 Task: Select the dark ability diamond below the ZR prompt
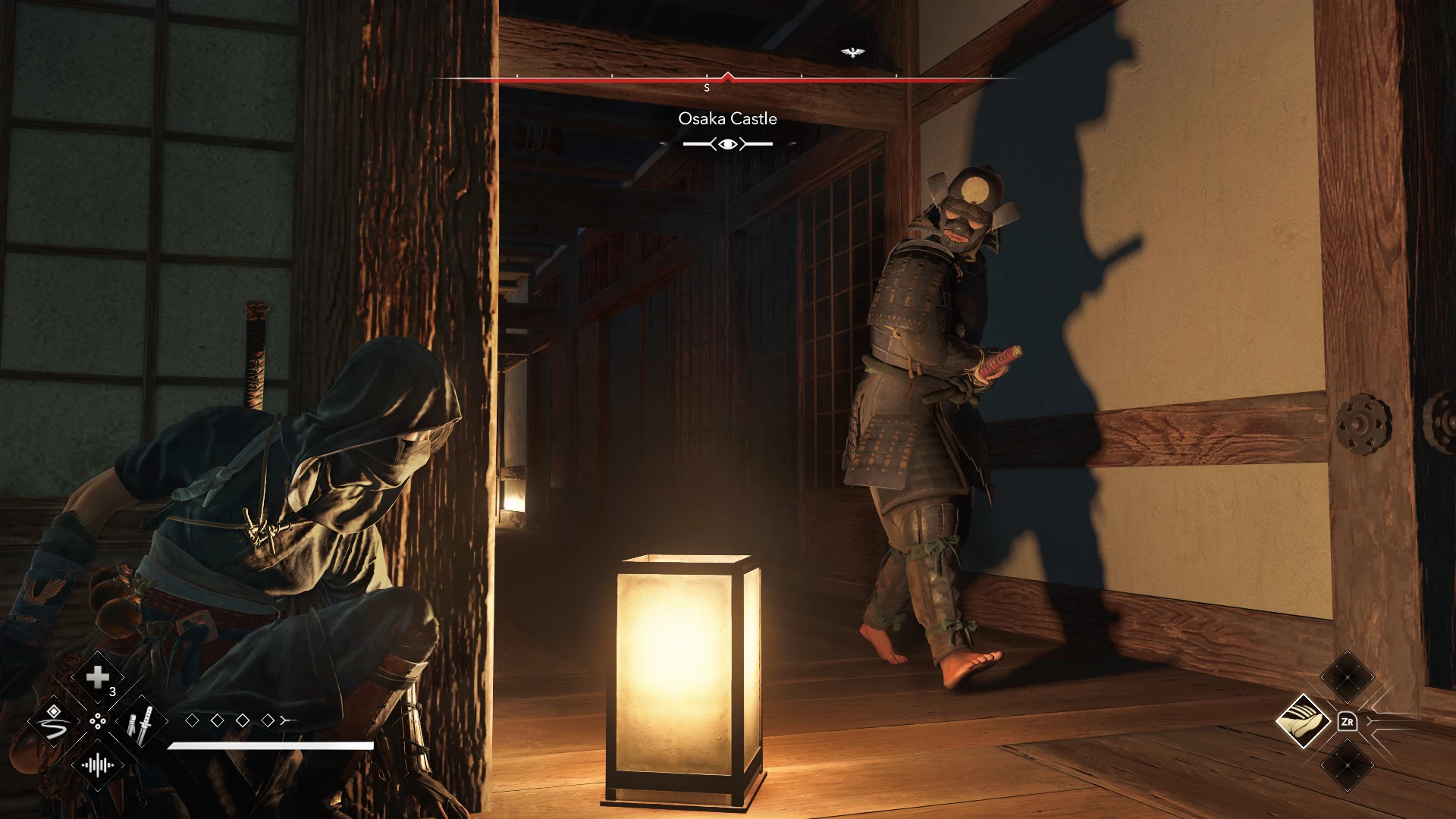[1348, 765]
